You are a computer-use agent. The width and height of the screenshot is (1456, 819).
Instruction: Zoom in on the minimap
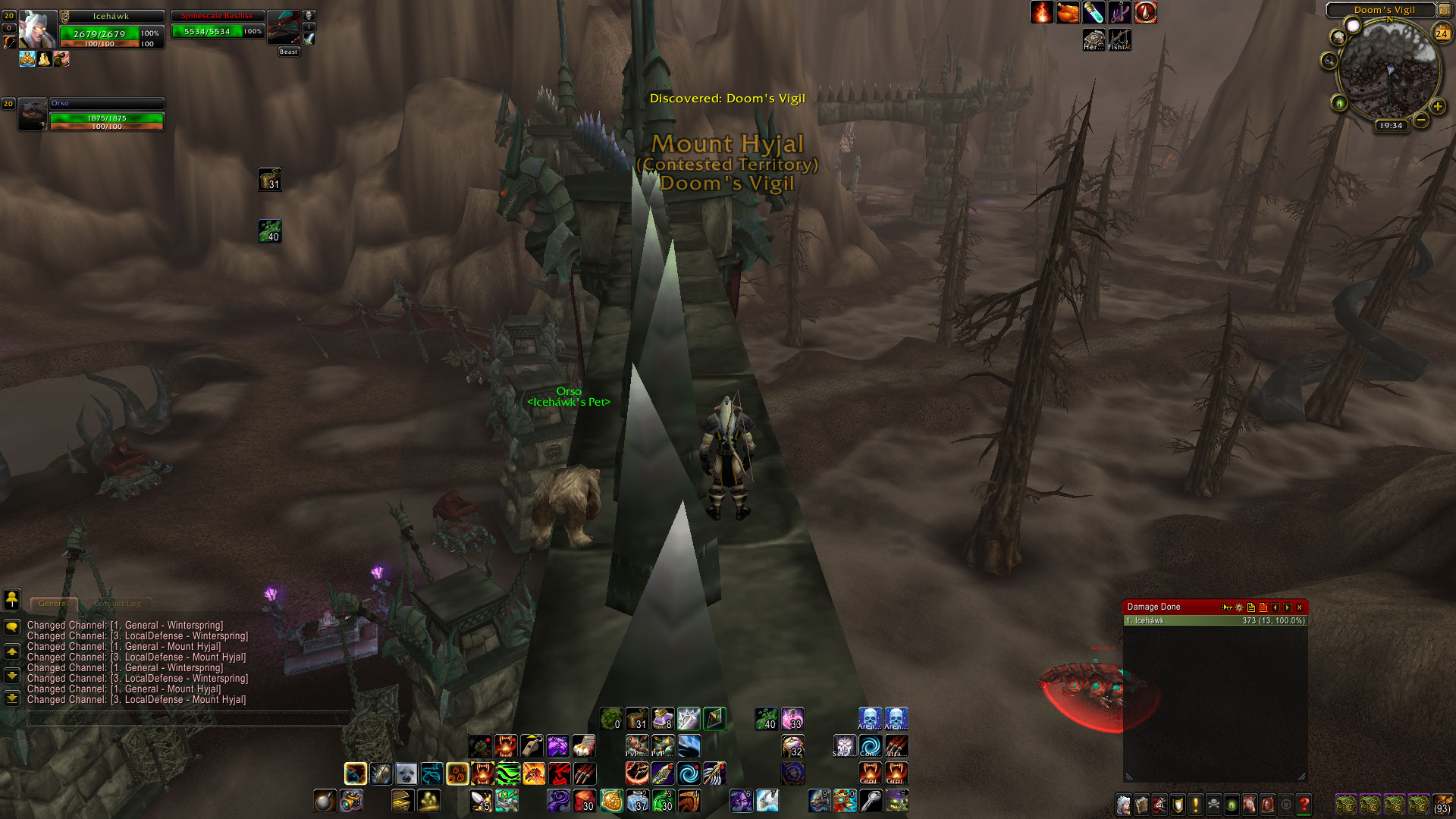coord(1437,107)
